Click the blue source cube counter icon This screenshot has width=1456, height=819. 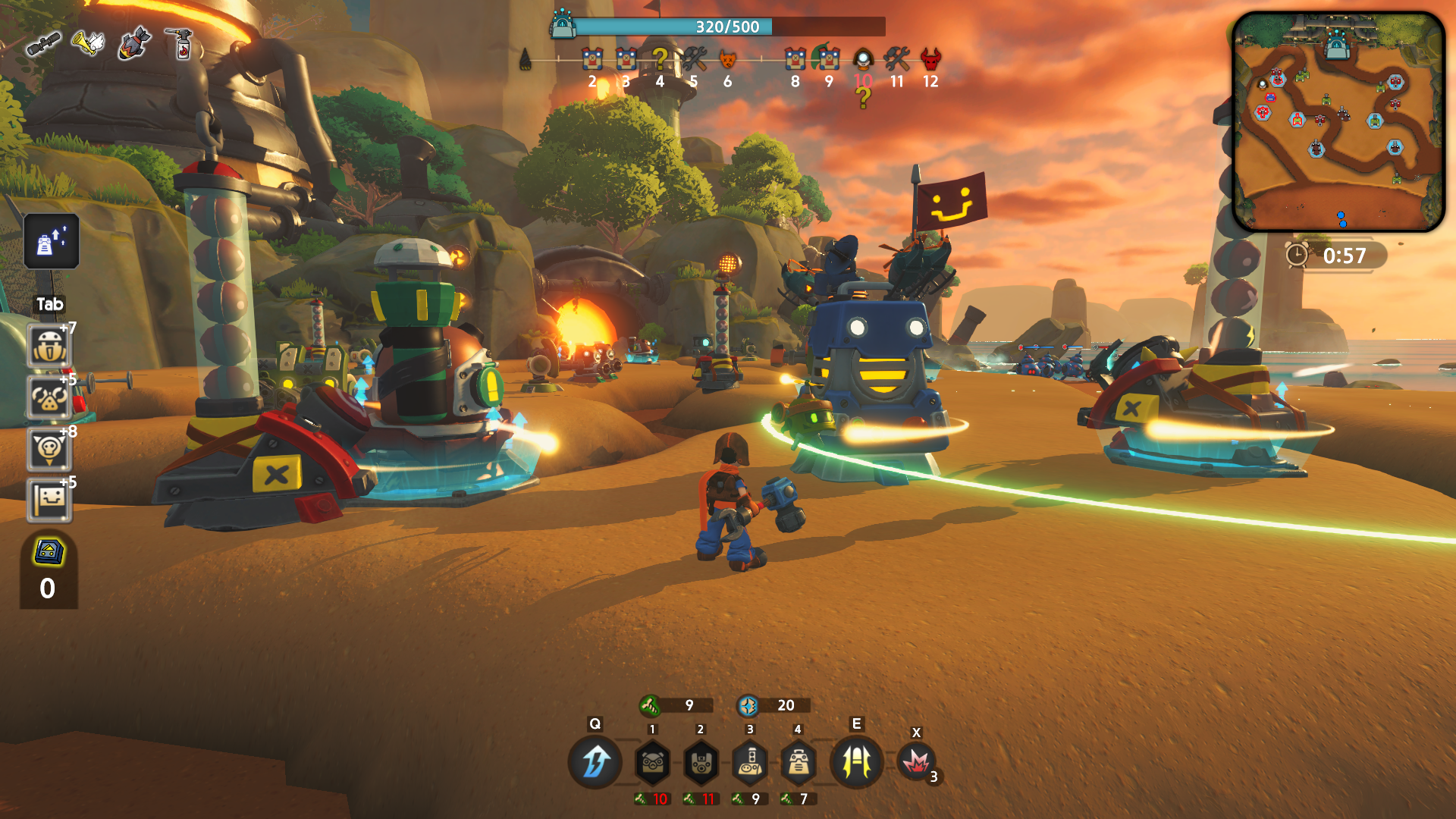tap(49, 551)
